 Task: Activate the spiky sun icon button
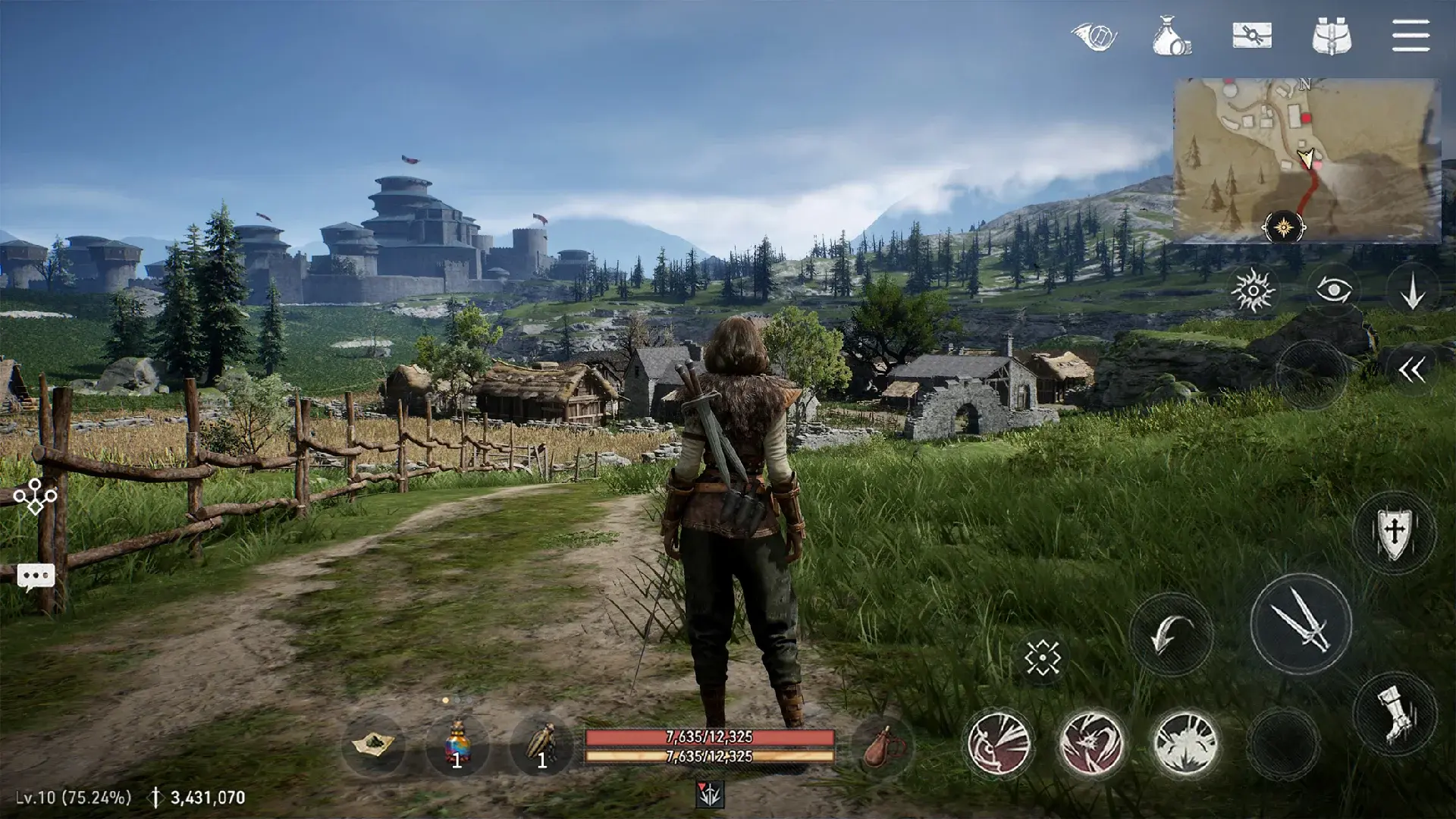pos(1253,290)
